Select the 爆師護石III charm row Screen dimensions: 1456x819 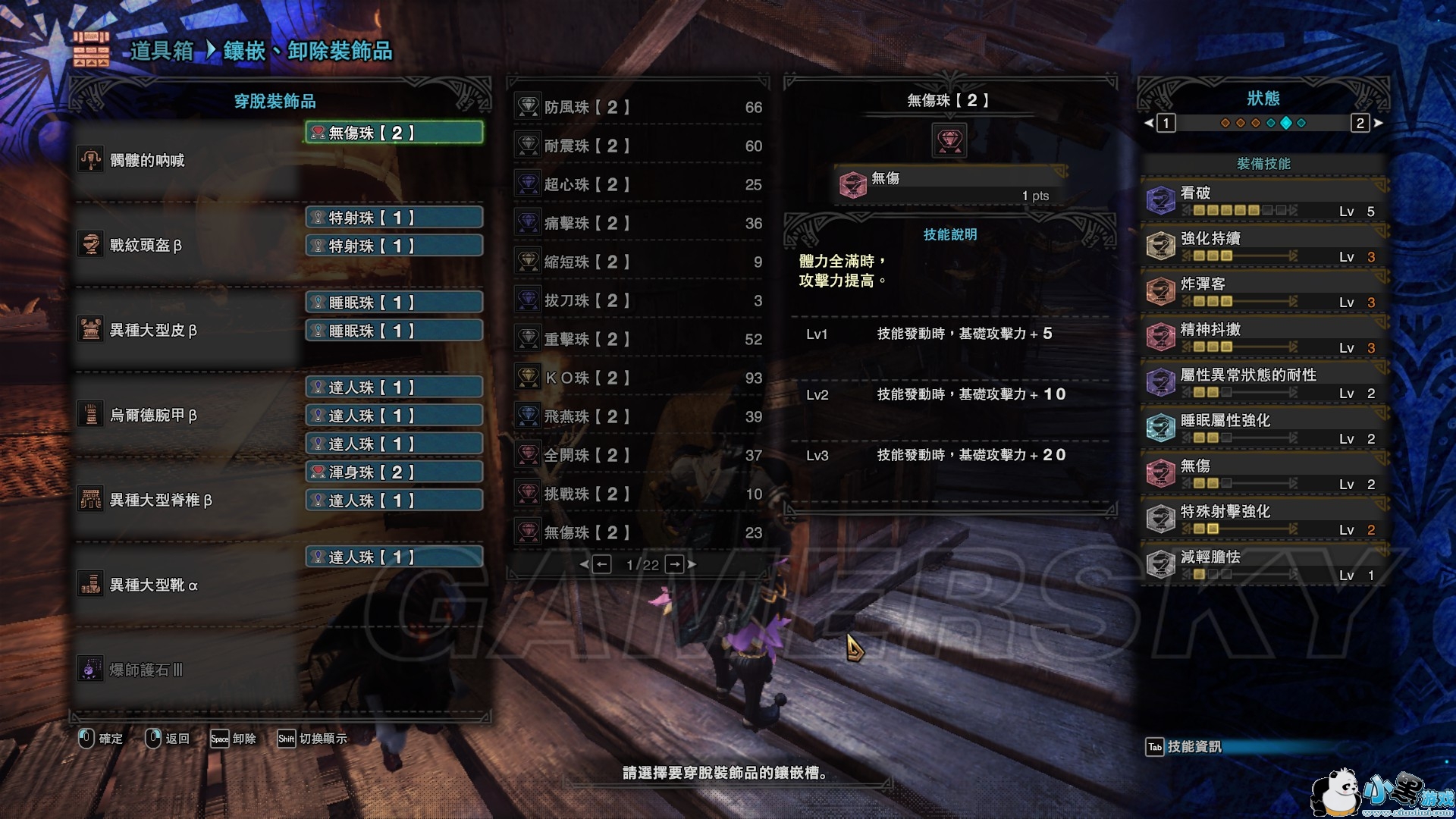[x=186, y=670]
